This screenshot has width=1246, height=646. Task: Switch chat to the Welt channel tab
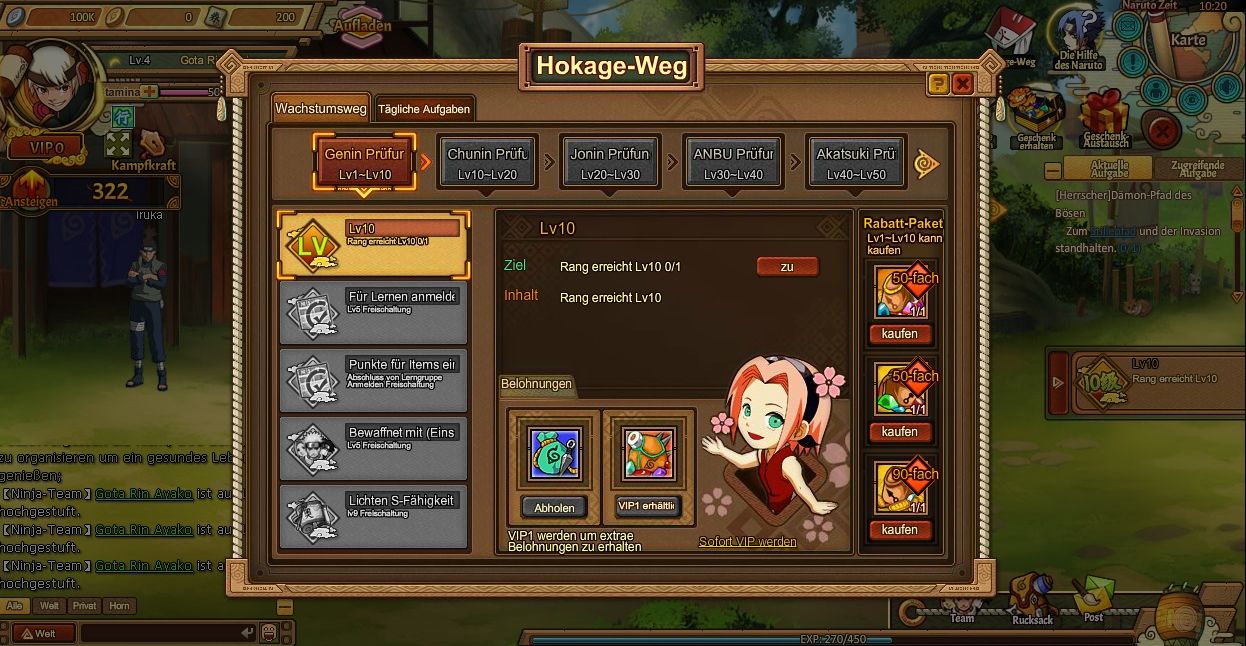coord(48,606)
